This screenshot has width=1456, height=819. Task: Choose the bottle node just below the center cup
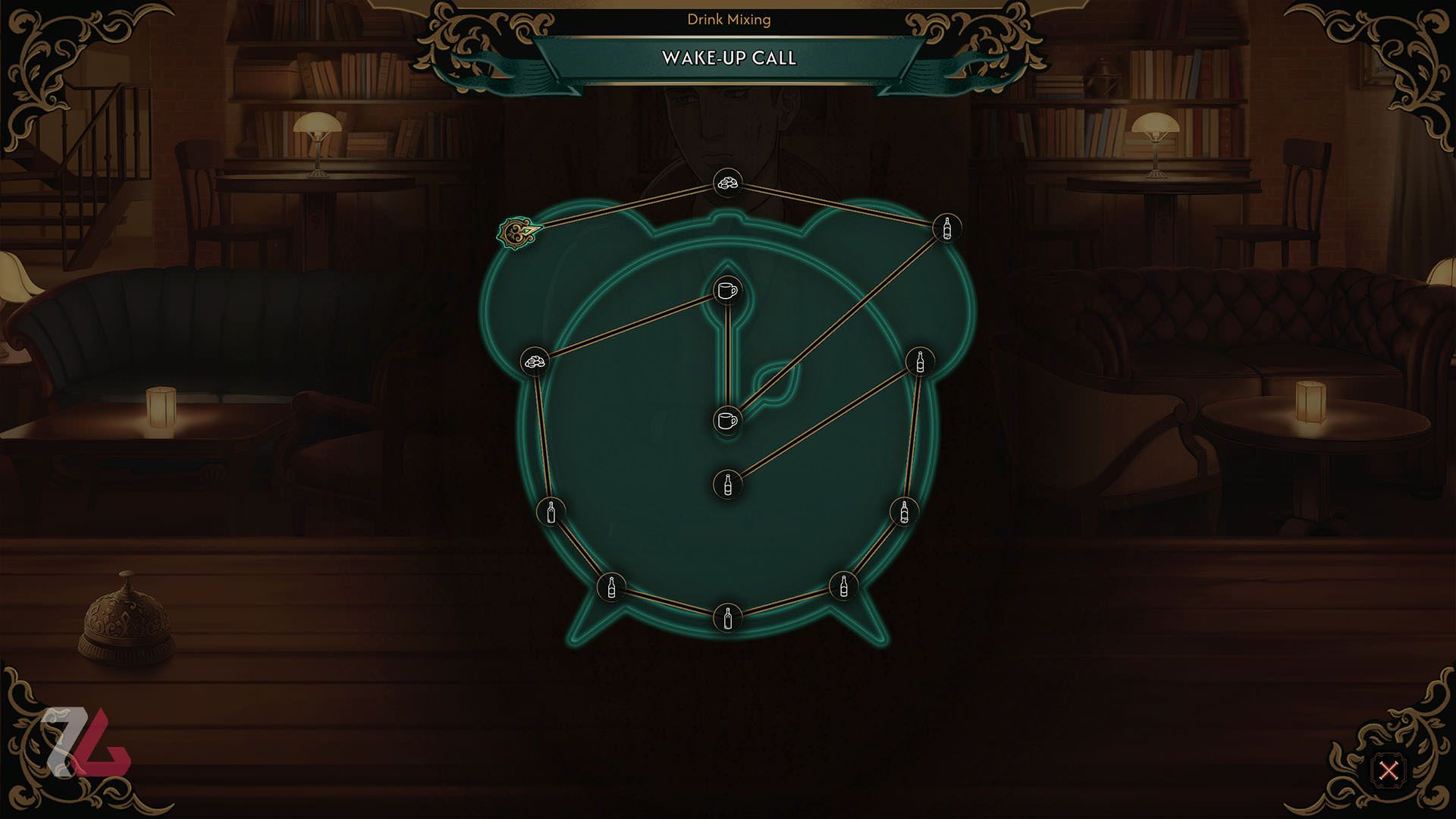728,484
